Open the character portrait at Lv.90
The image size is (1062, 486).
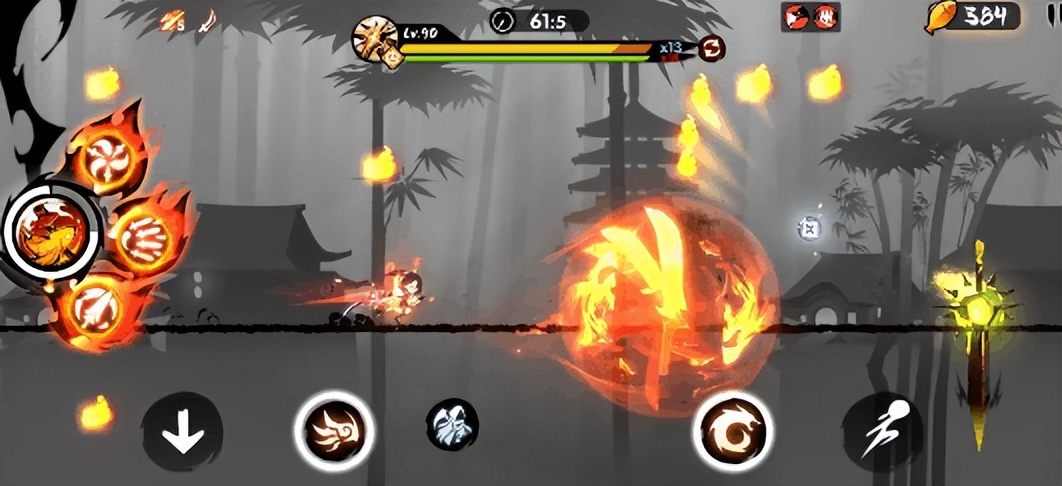pos(377,39)
